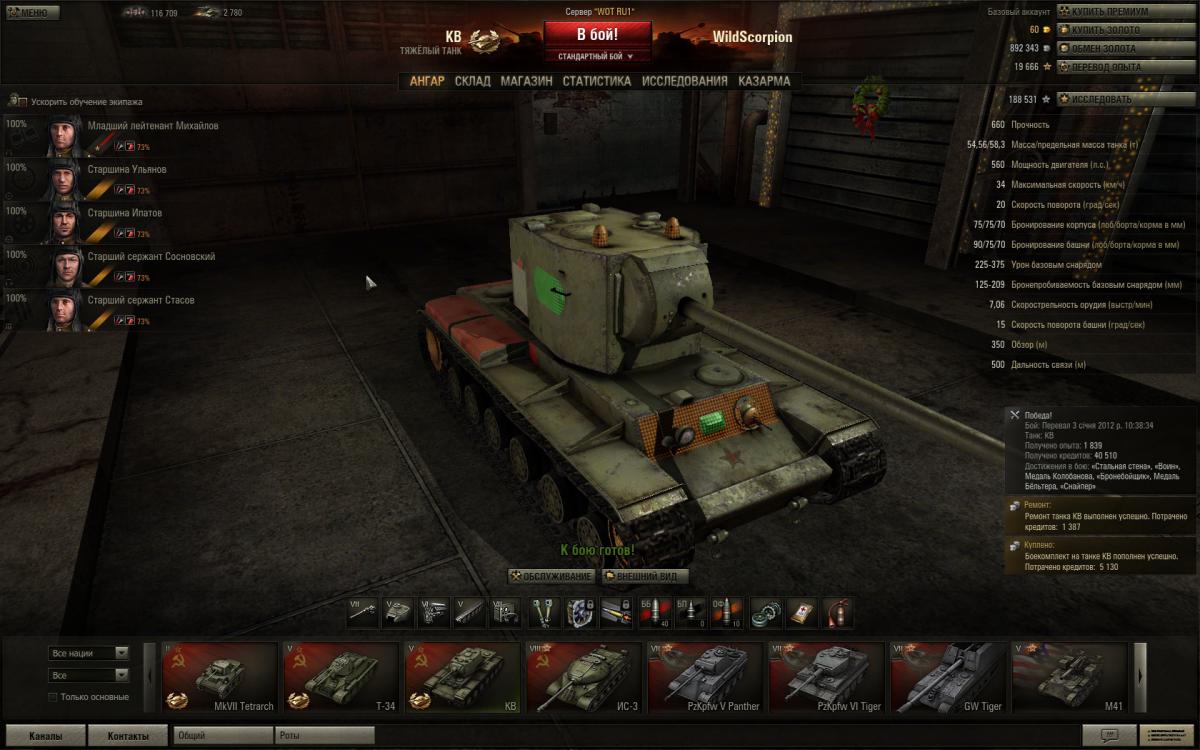Viewport: 1200px width, 750px height.
Task: Open the Все нации dropdown filter
Action: coord(89,653)
